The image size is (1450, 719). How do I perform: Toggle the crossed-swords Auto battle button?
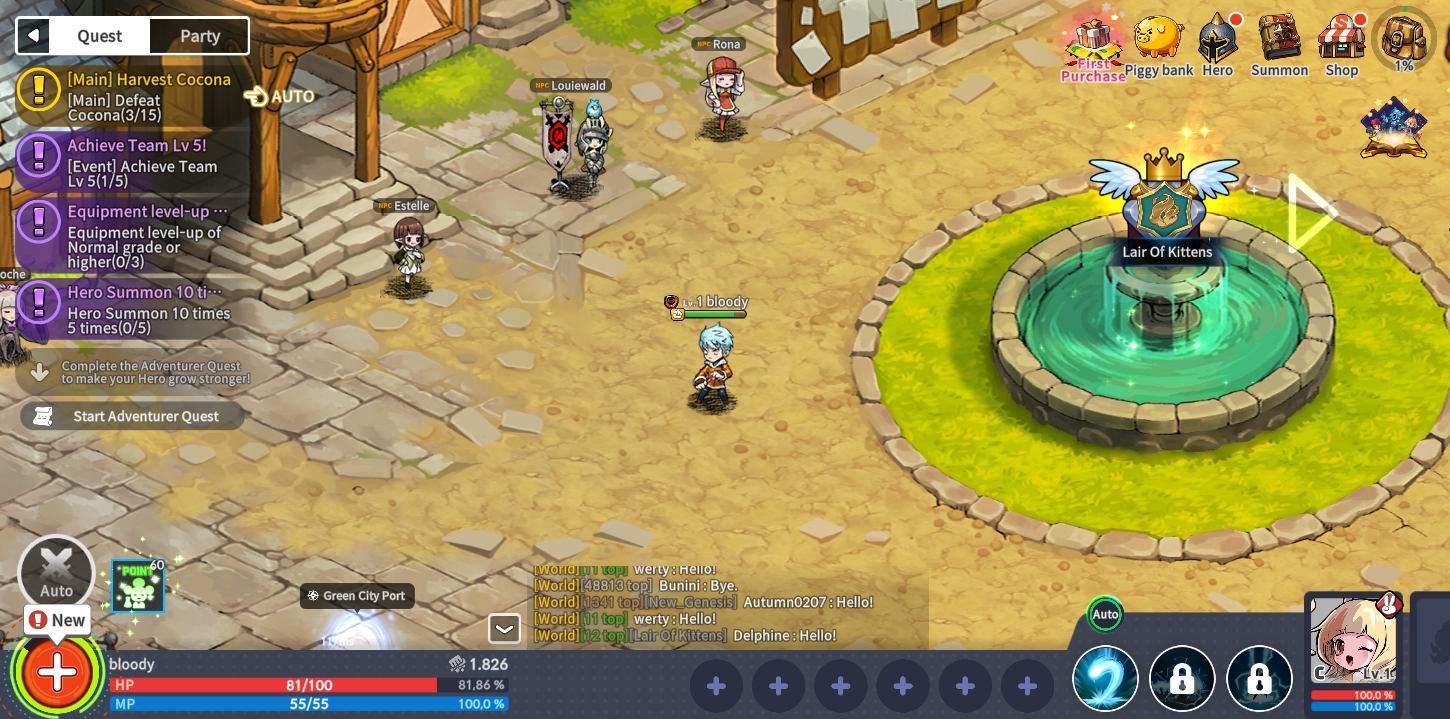[x=57, y=573]
